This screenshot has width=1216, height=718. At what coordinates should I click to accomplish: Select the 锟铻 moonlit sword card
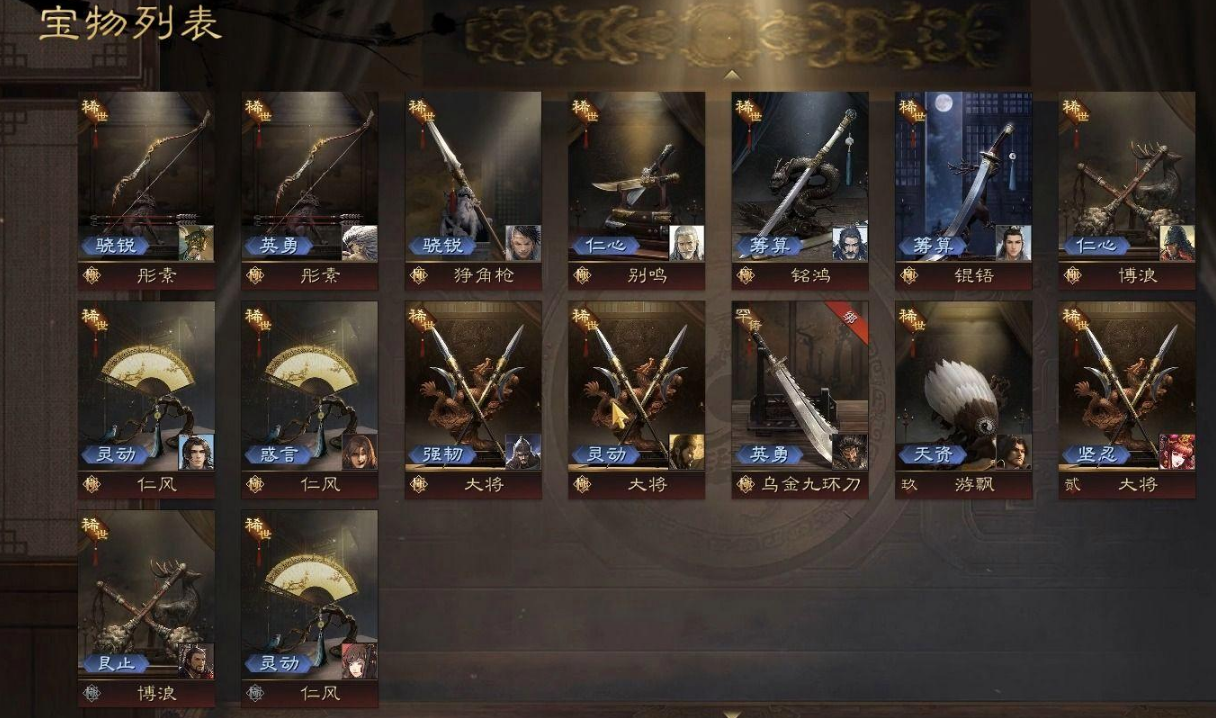pyautogui.click(x=963, y=180)
